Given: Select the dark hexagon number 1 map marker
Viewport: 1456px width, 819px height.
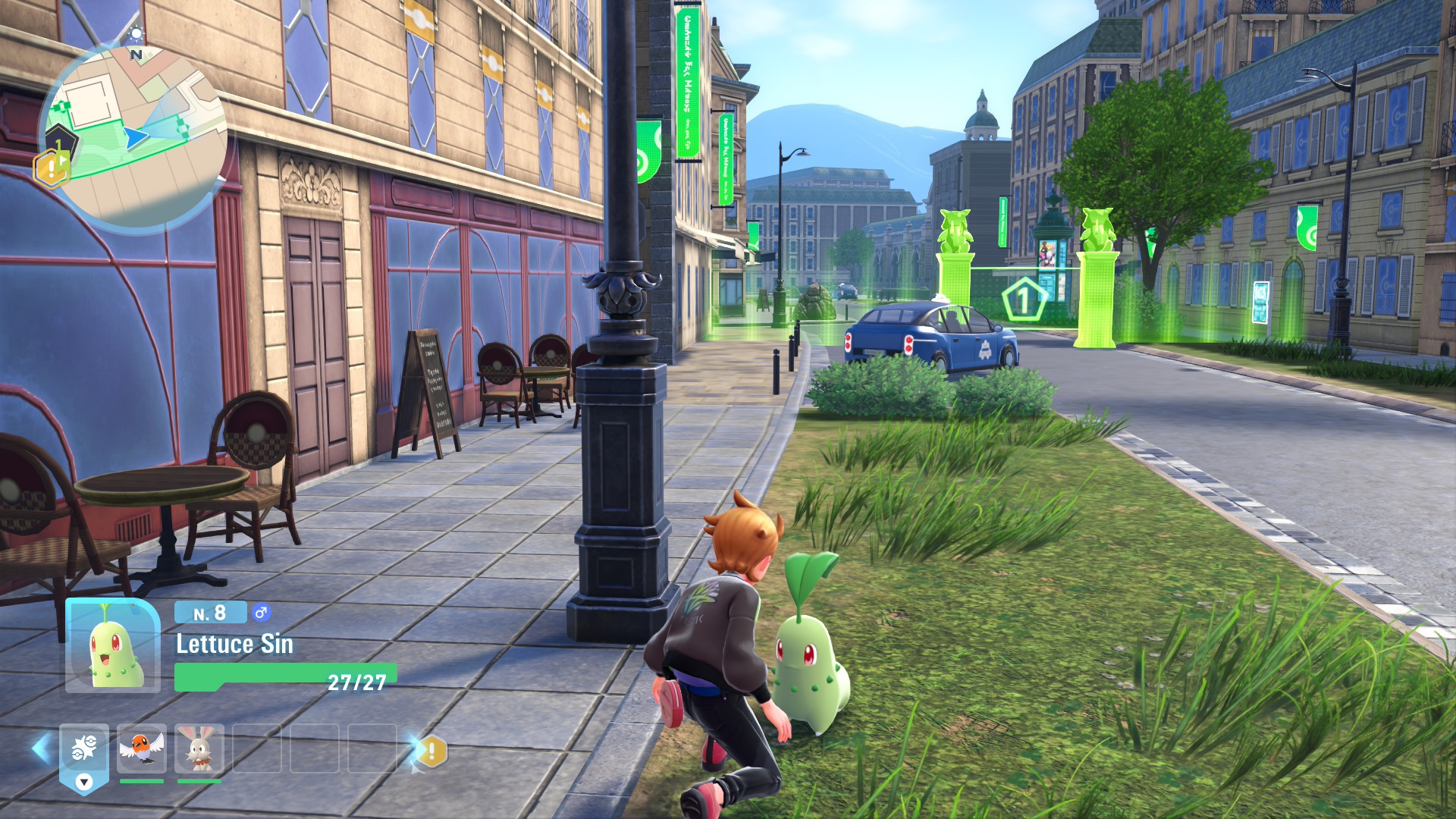Looking at the screenshot, I should (61, 142).
